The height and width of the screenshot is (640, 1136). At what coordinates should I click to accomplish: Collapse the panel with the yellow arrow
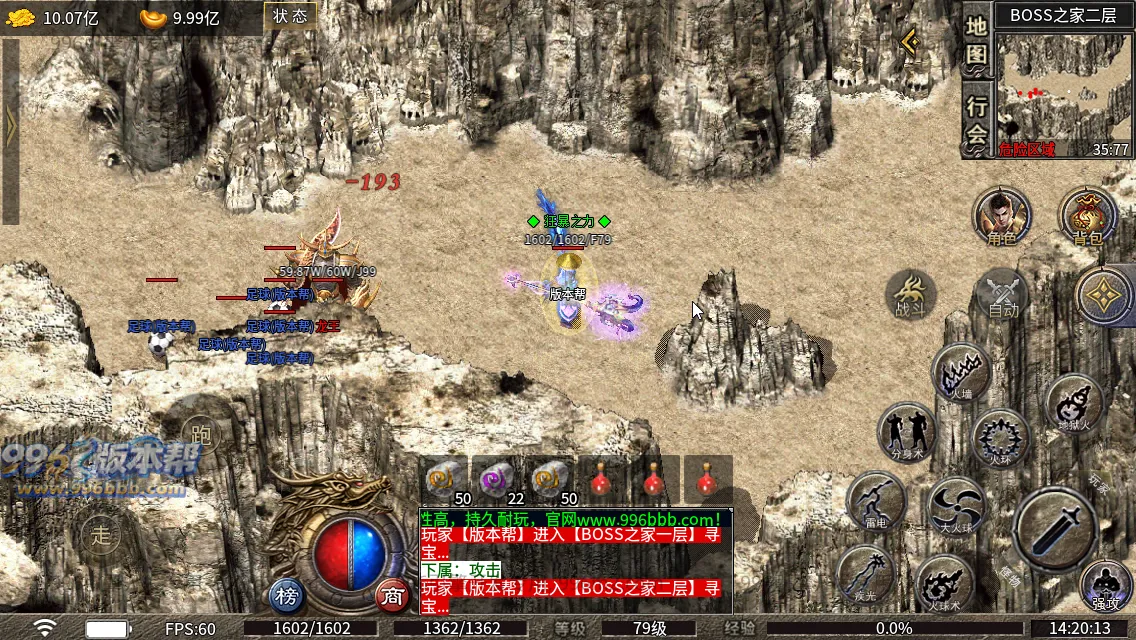[x=909, y=42]
